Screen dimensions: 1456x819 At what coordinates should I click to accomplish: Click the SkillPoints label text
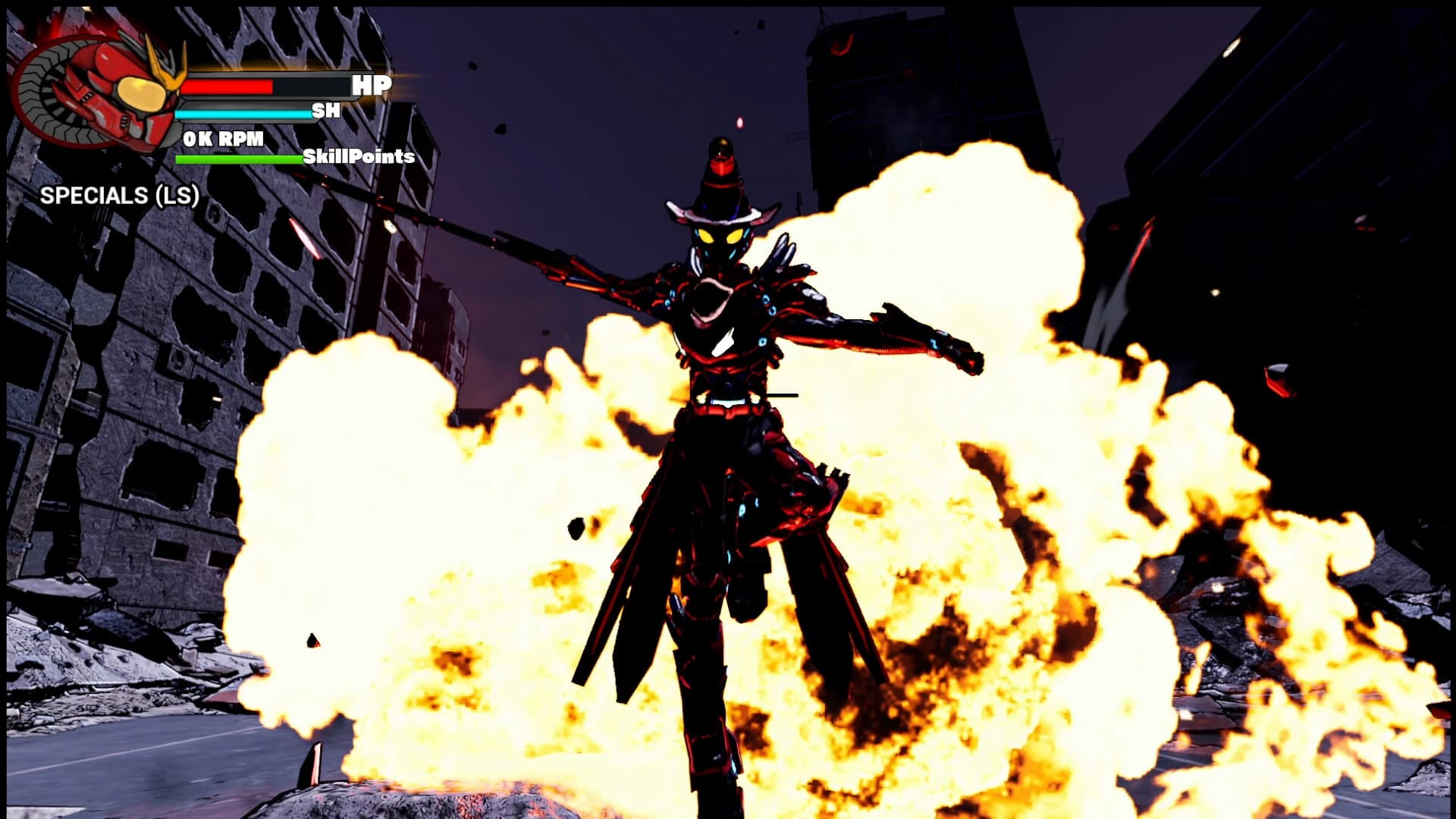356,159
